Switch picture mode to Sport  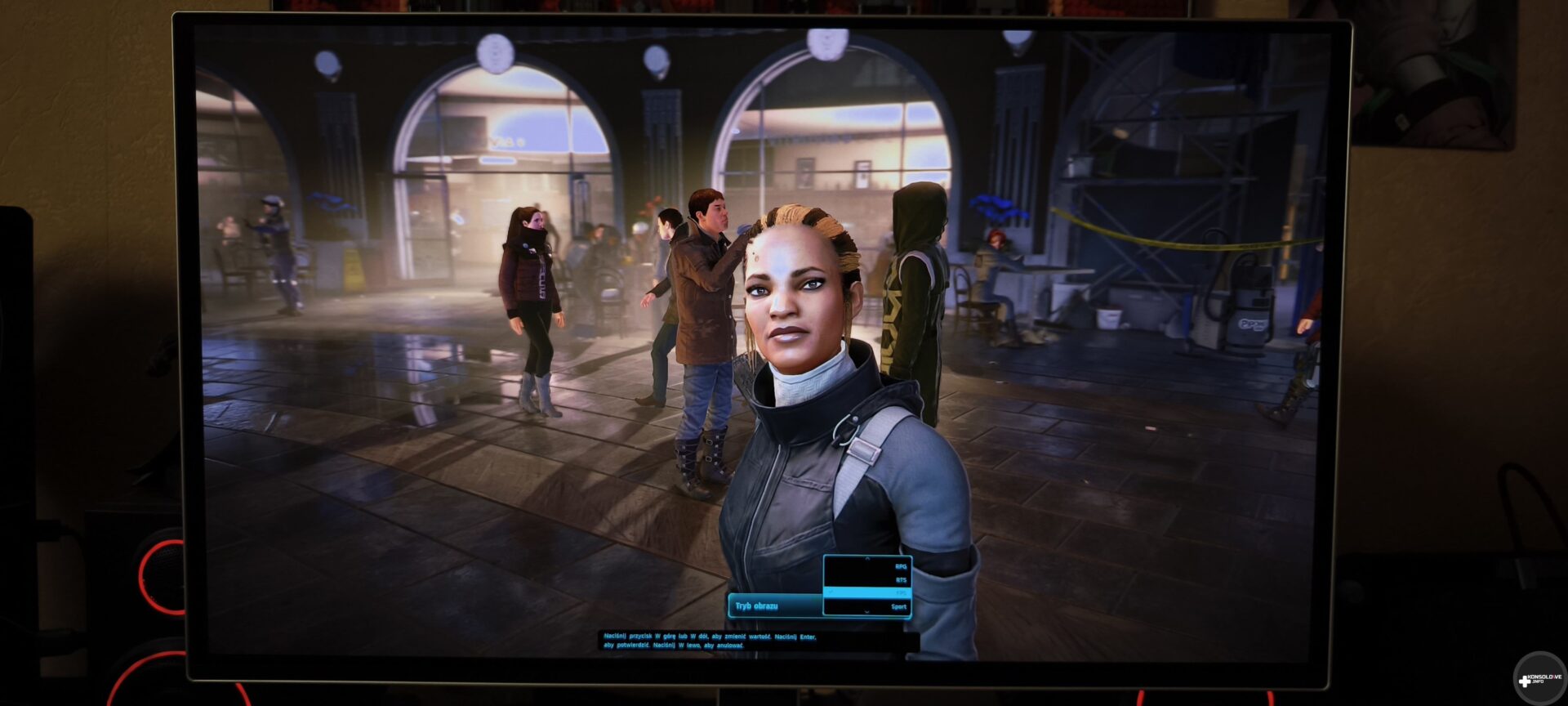click(898, 607)
